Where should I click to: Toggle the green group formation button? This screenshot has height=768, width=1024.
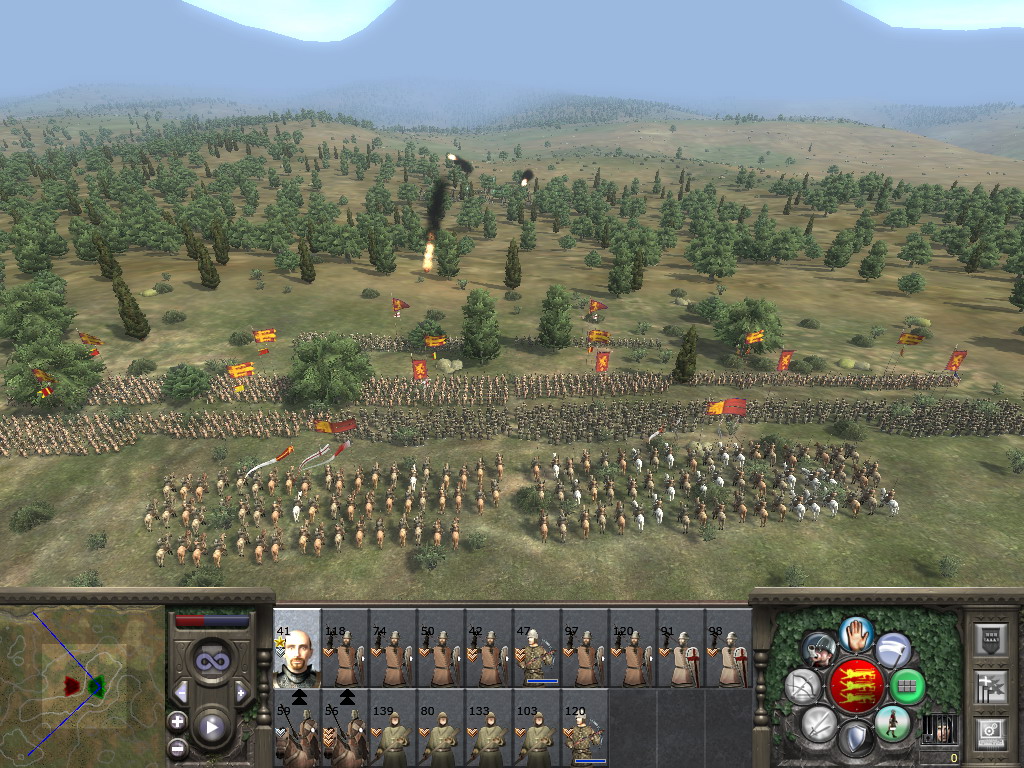tap(907, 686)
